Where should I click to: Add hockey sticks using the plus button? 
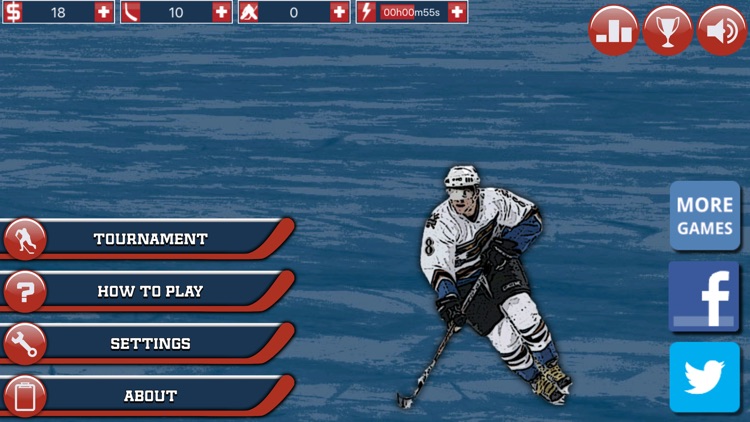coord(222,12)
